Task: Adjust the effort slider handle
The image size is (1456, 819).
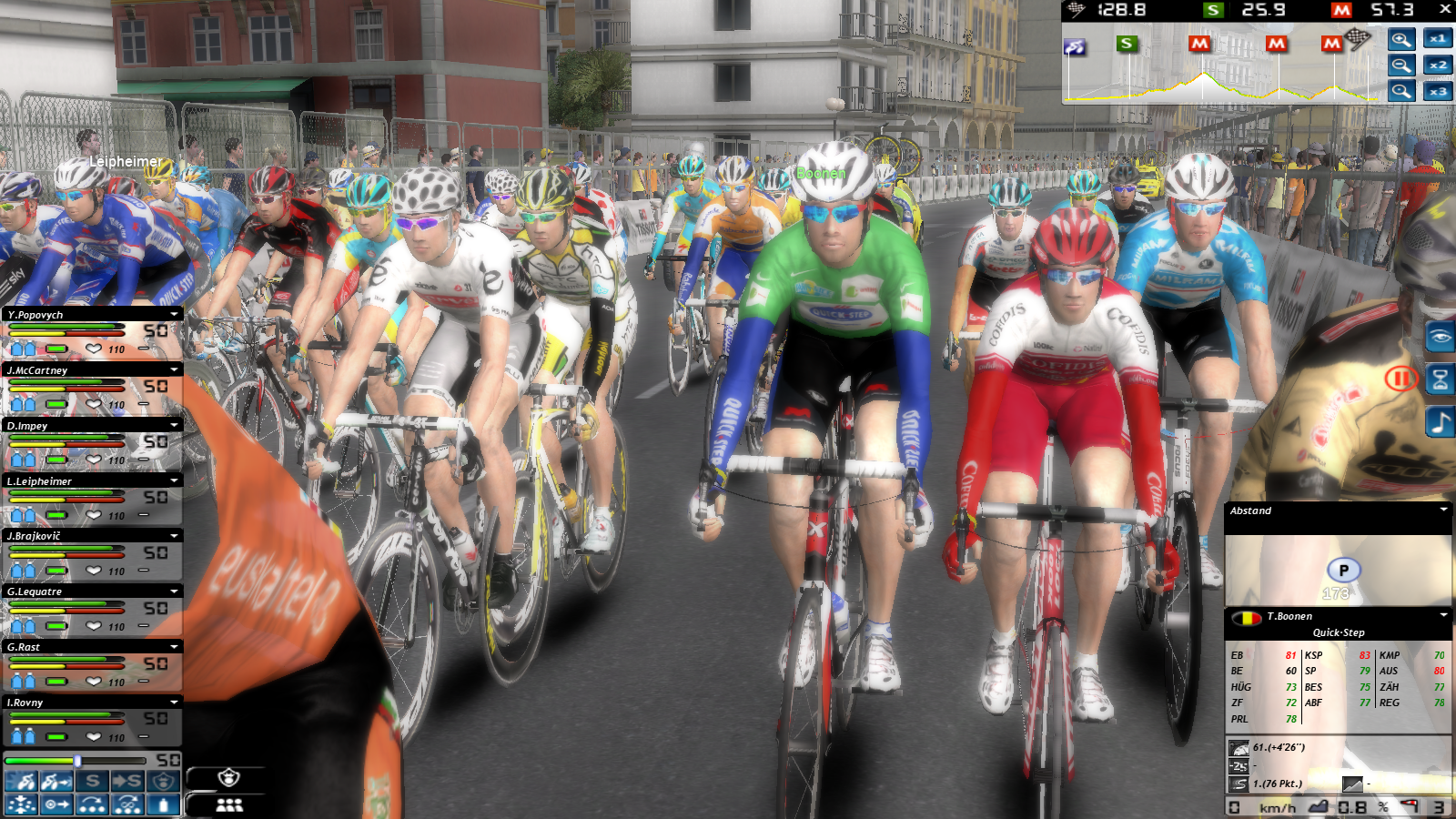Action: (x=78, y=761)
